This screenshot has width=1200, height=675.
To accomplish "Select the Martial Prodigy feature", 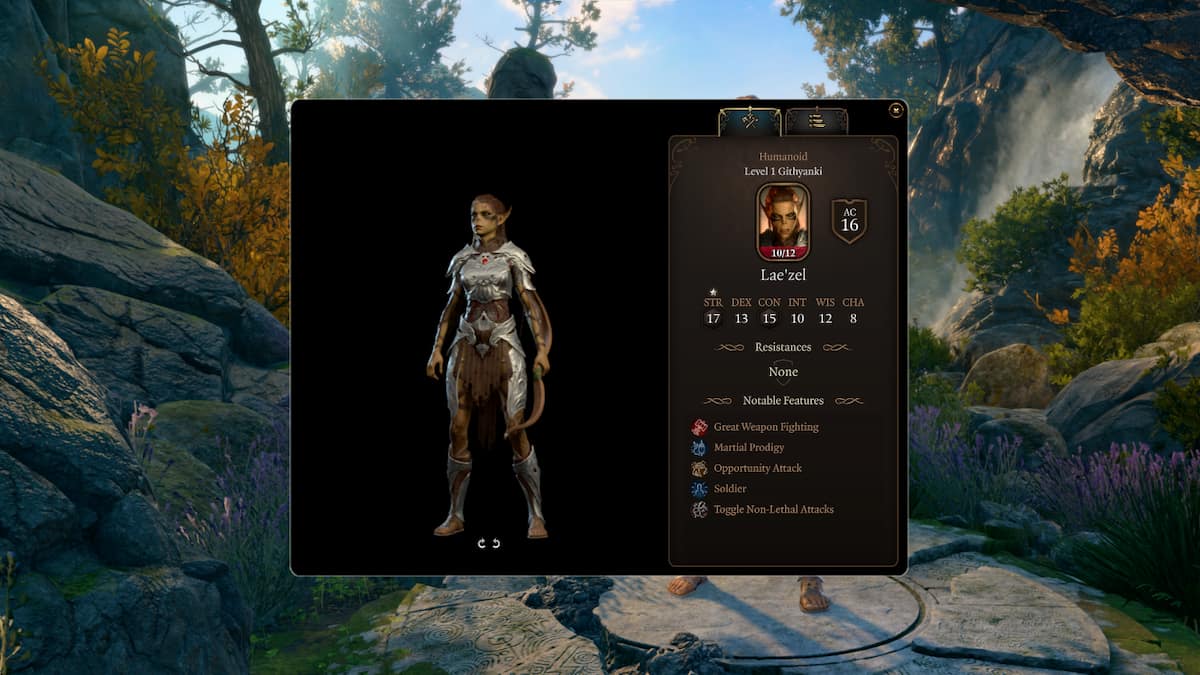I will click(x=748, y=447).
